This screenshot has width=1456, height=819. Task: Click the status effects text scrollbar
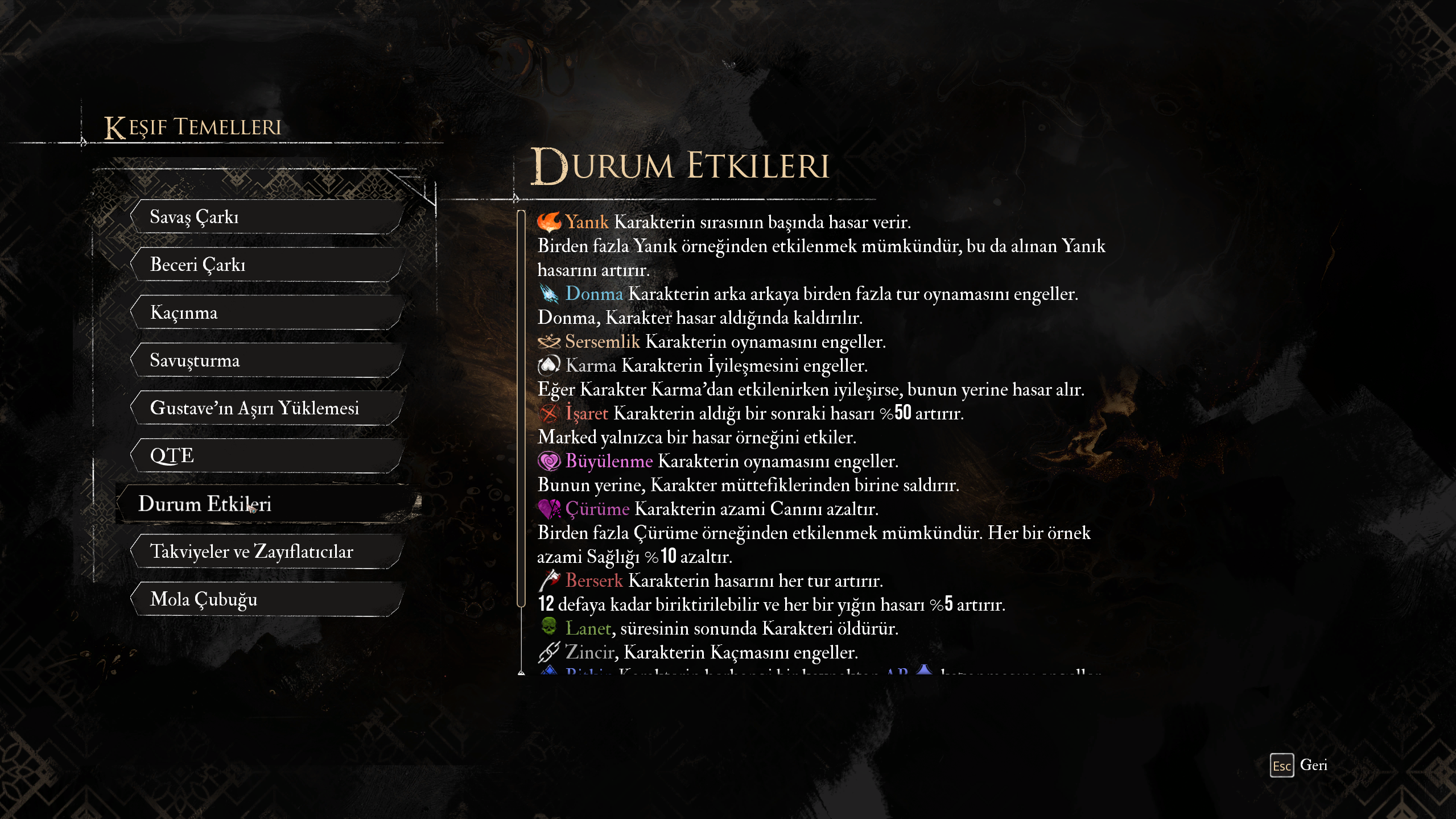521,408
